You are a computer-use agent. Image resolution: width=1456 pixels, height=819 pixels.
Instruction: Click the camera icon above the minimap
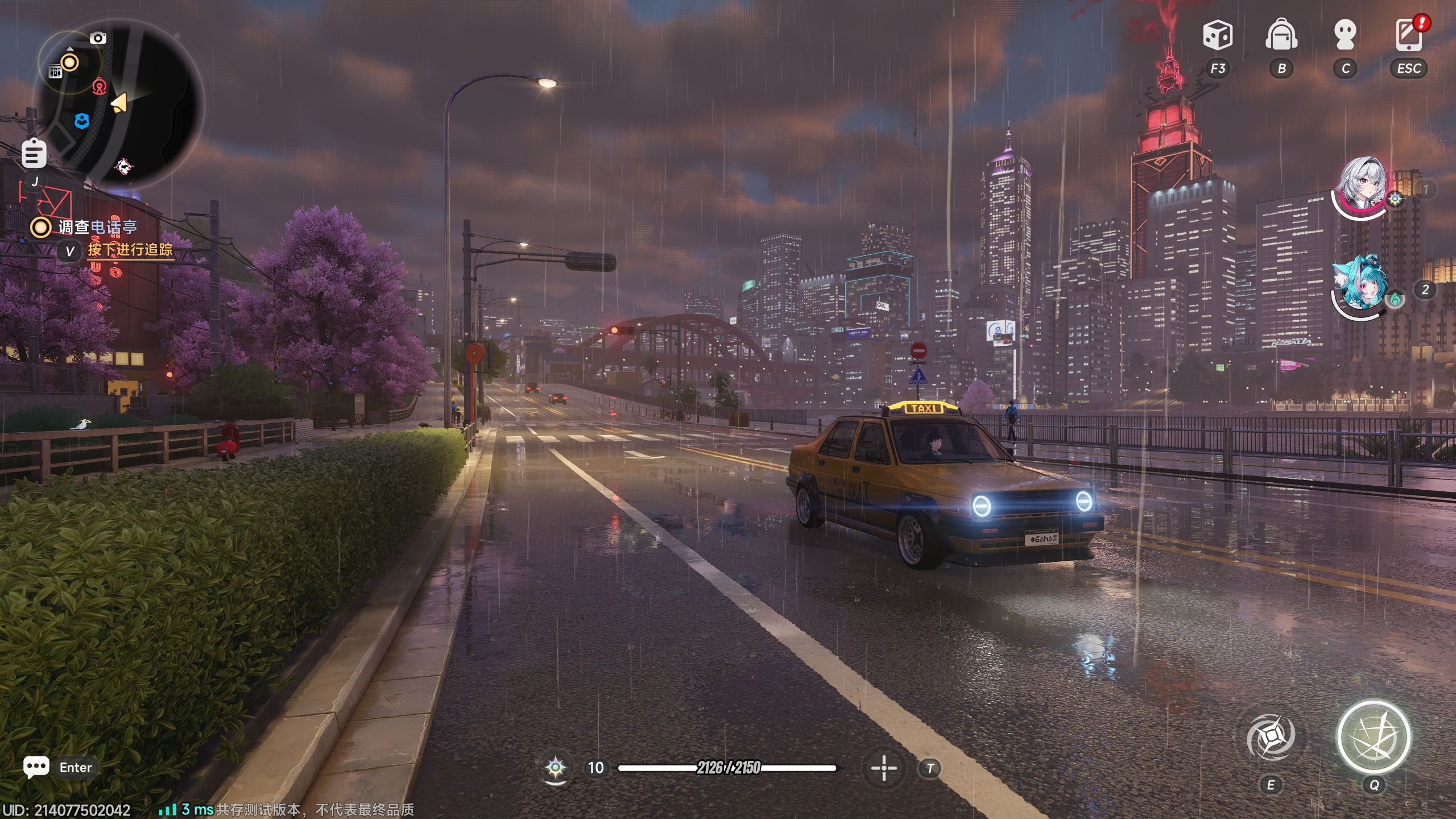point(98,38)
